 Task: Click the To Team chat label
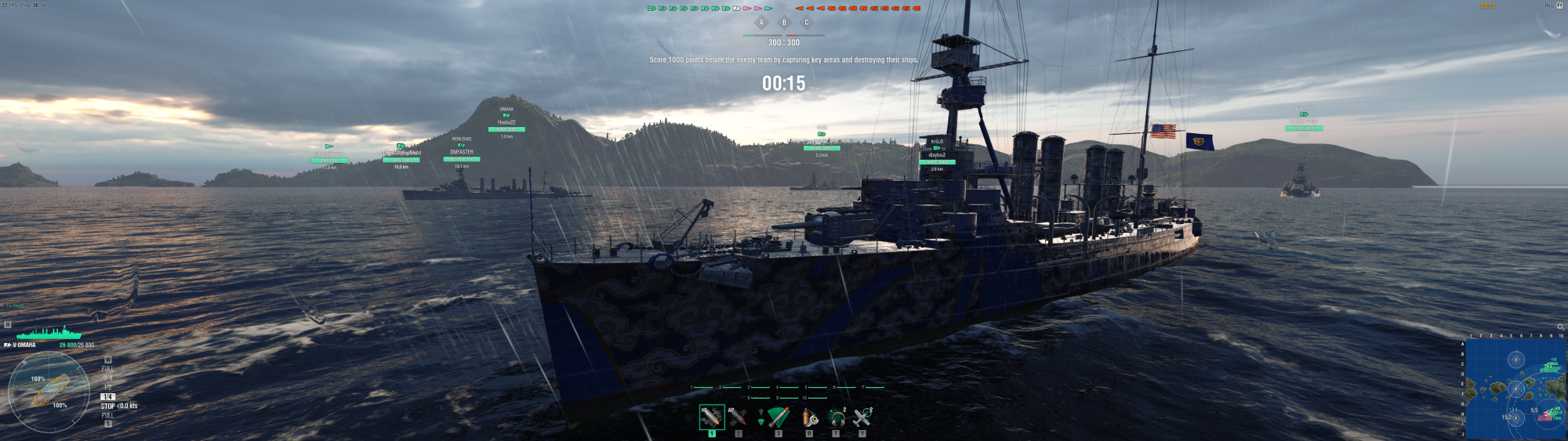(16, 306)
